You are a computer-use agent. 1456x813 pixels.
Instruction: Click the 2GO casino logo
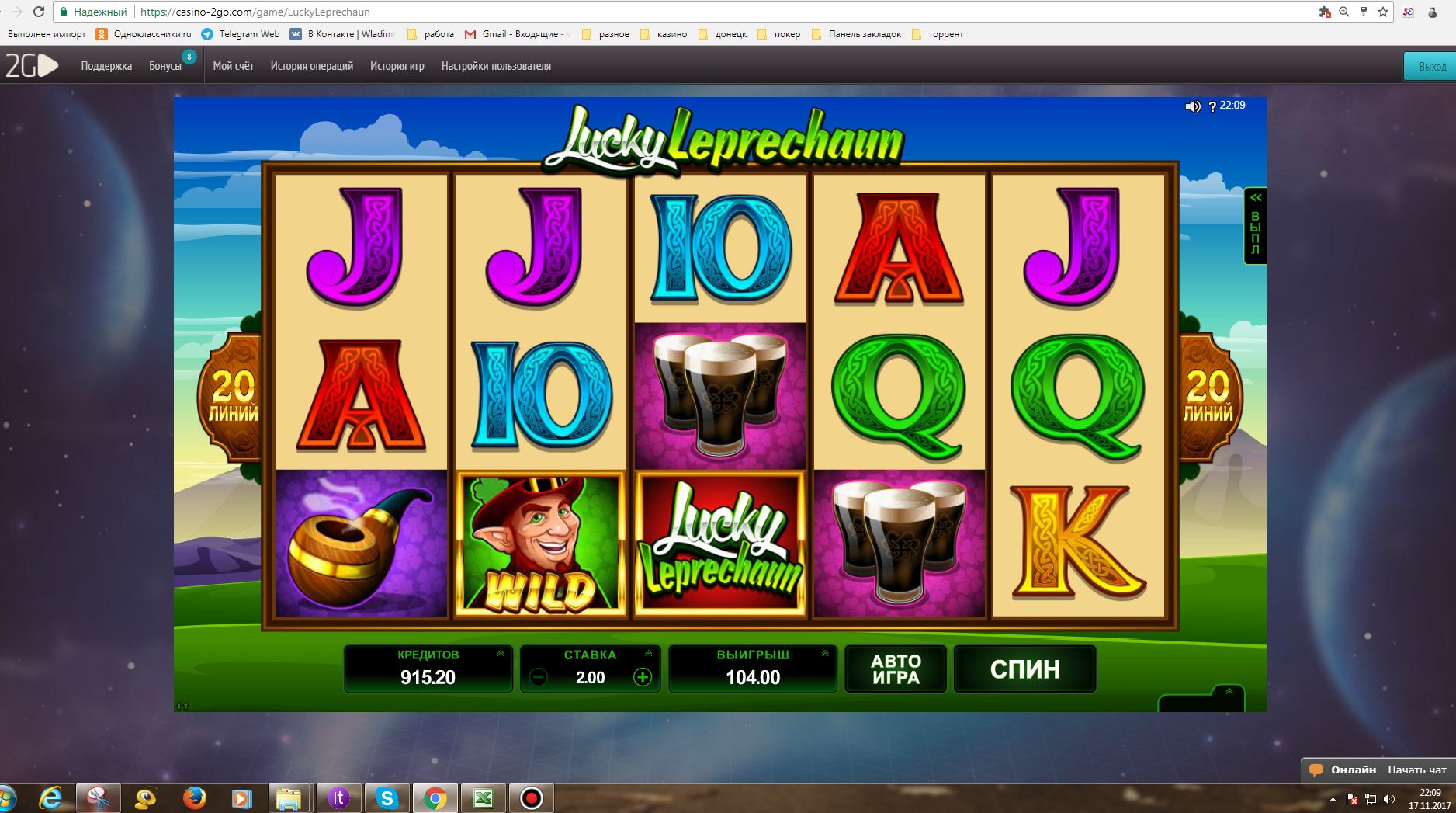click(x=32, y=66)
